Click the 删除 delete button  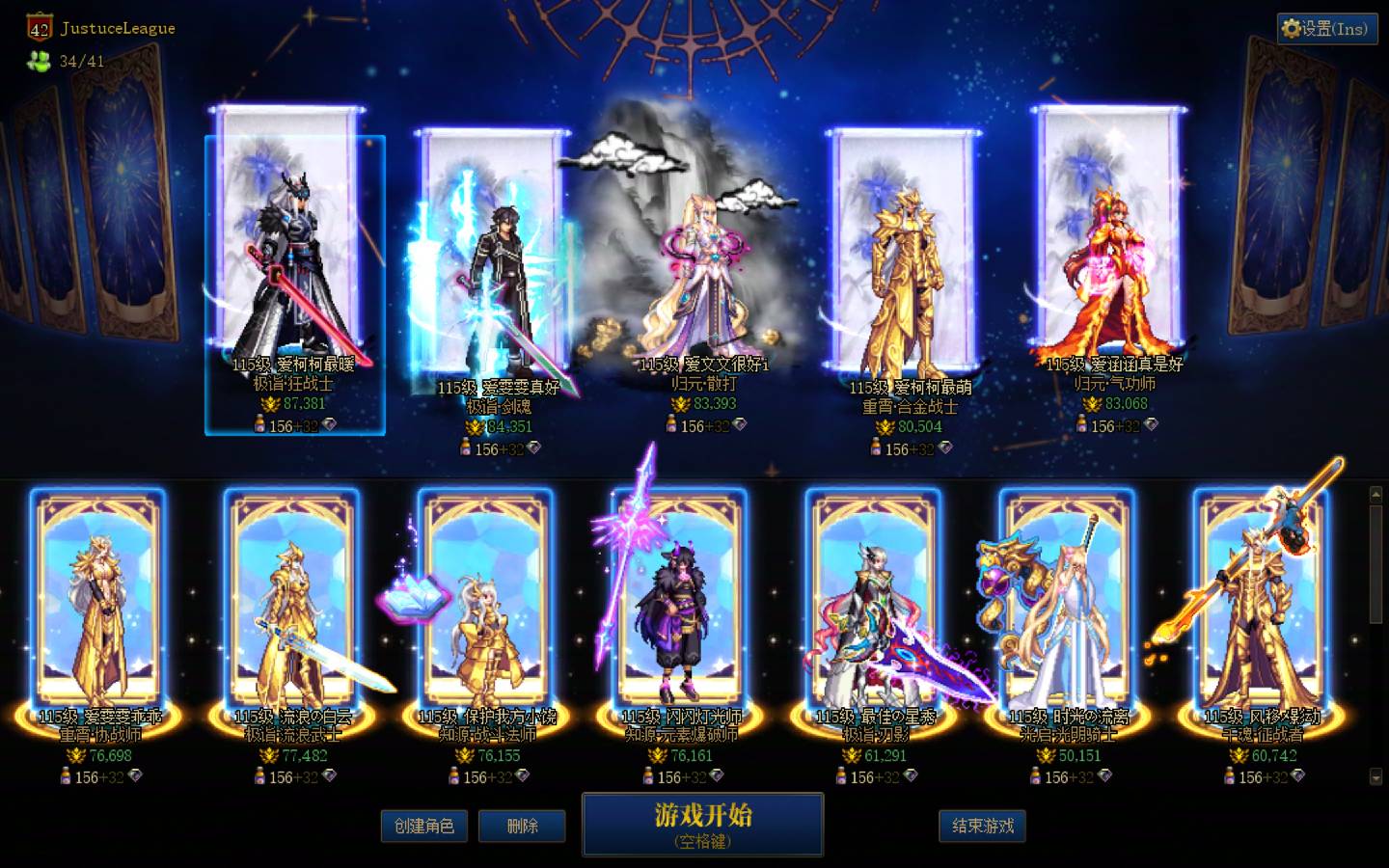point(522,826)
